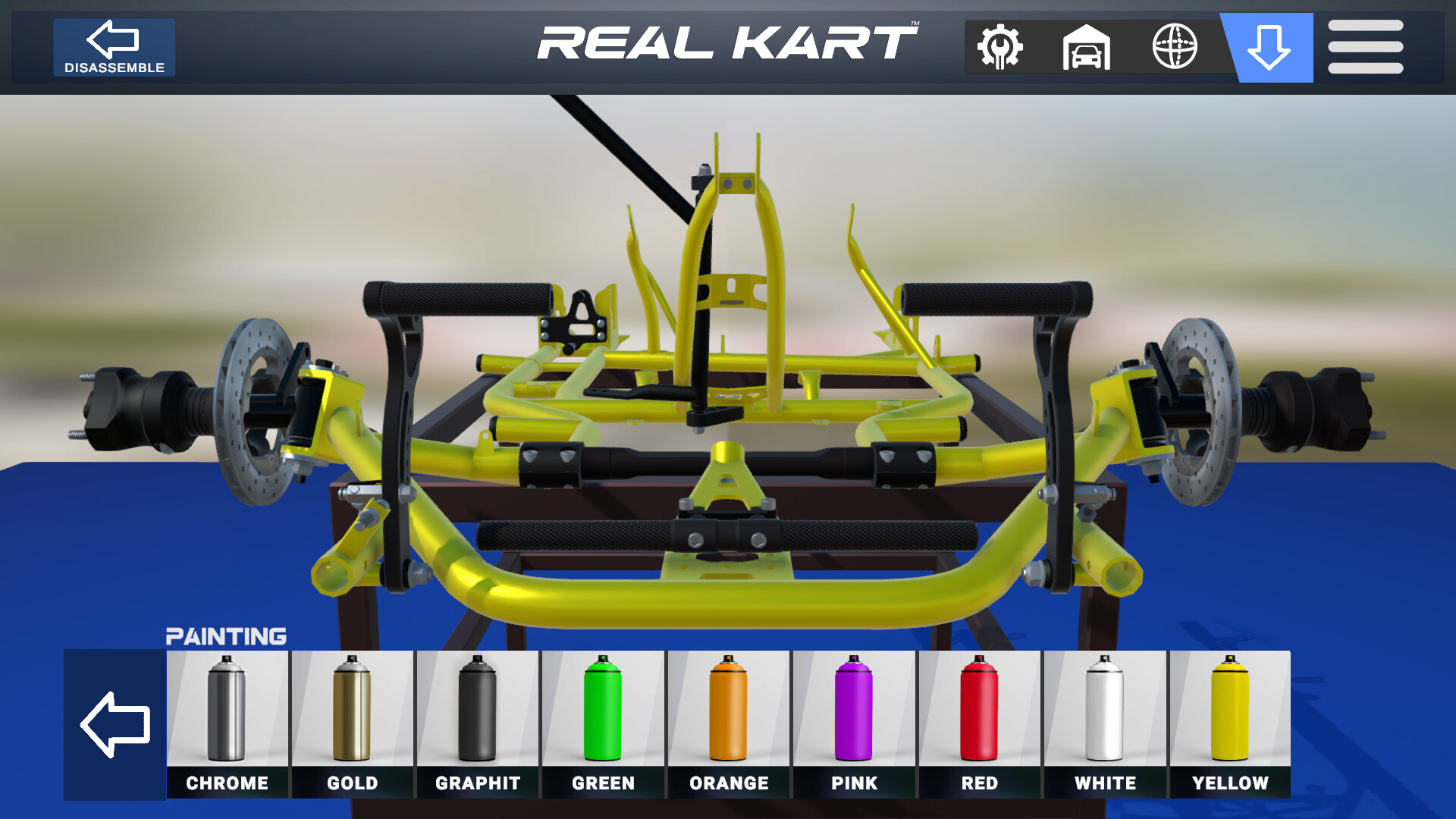Click the DISASSEMBLE label button
The image size is (1456, 819).
tap(114, 68)
